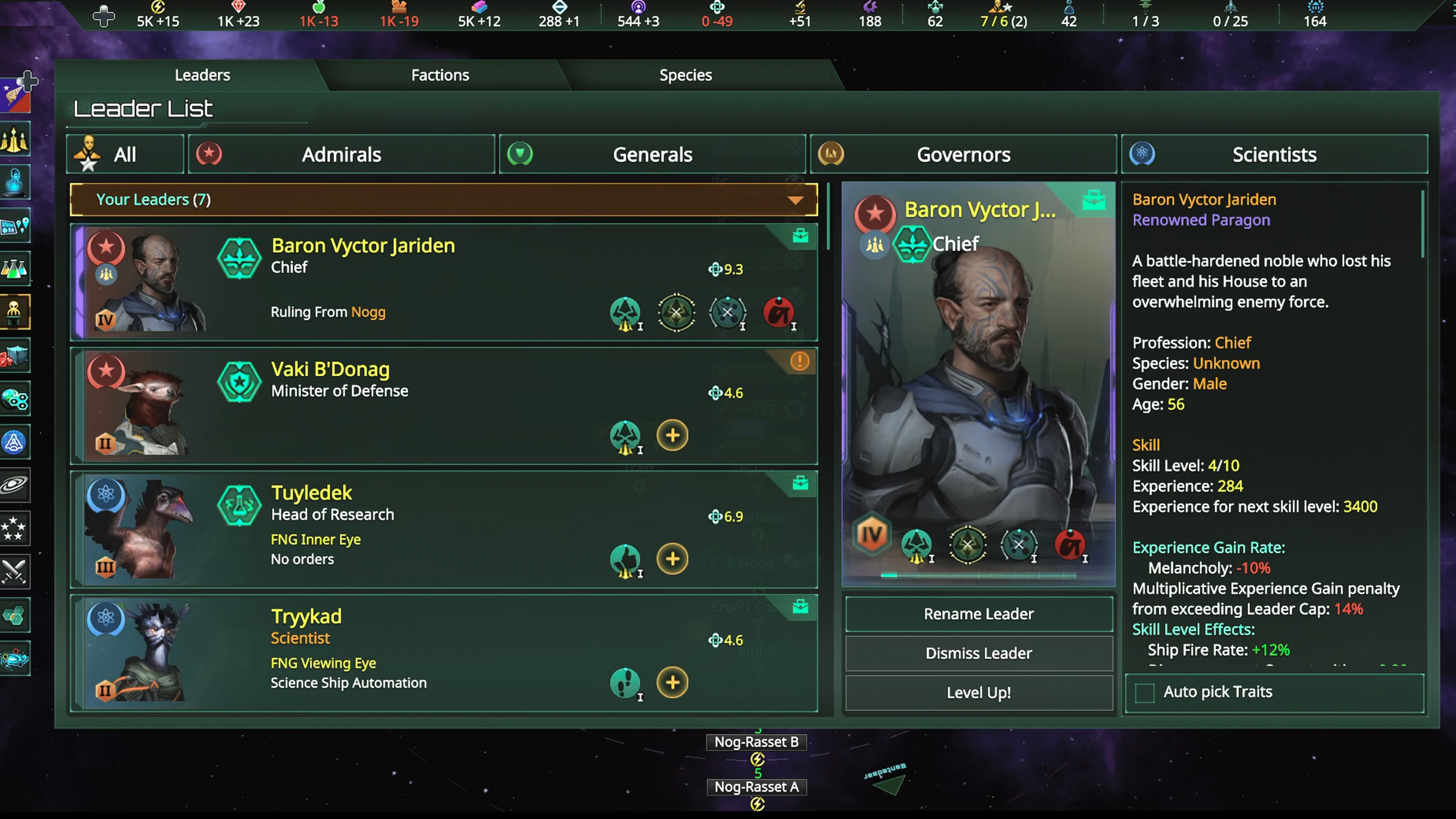Screen dimensions: 1456x819
Task: Dismiss the selected leader
Action: tap(978, 653)
